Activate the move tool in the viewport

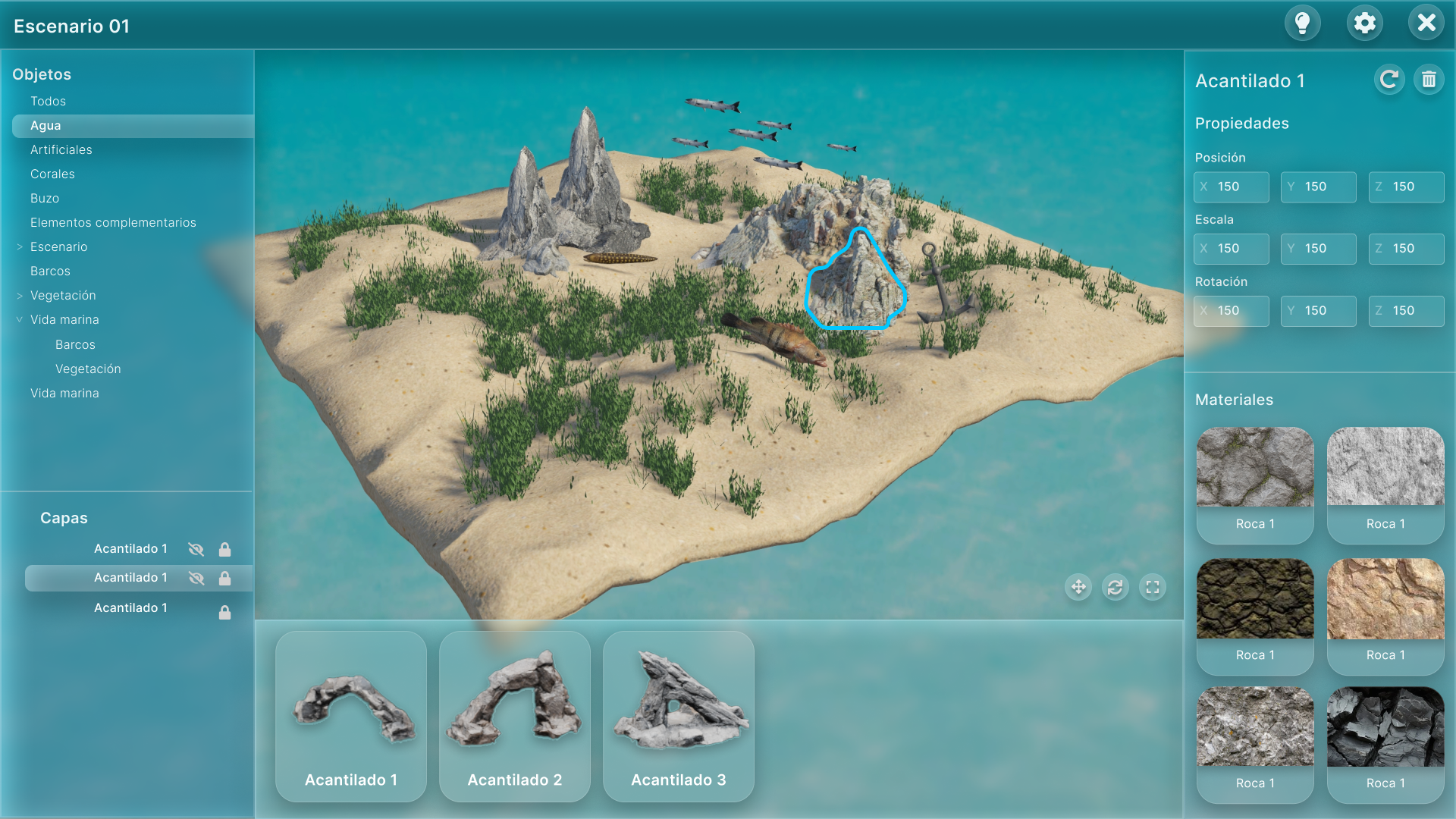coord(1078,587)
